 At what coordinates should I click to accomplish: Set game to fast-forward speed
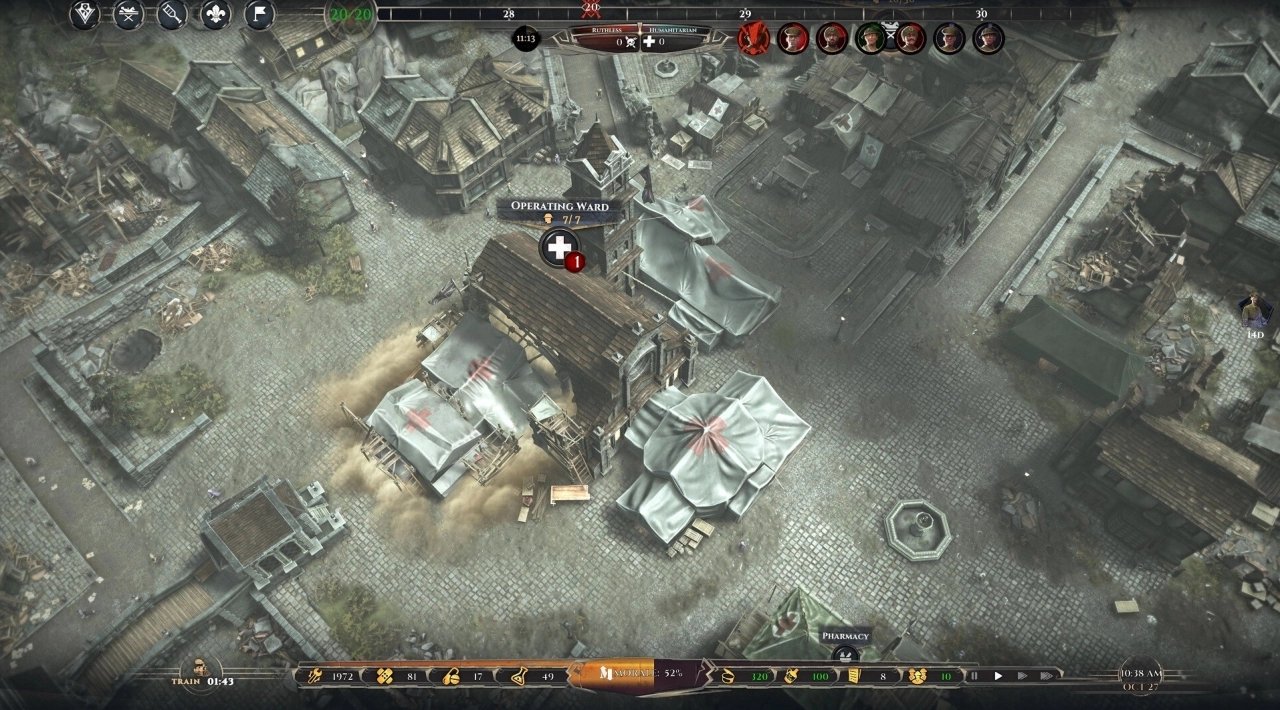point(1022,676)
